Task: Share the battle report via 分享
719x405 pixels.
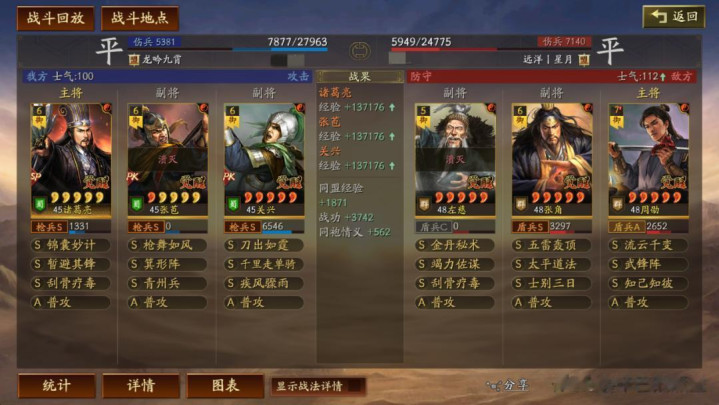Action: pyautogui.click(x=508, y=385)
